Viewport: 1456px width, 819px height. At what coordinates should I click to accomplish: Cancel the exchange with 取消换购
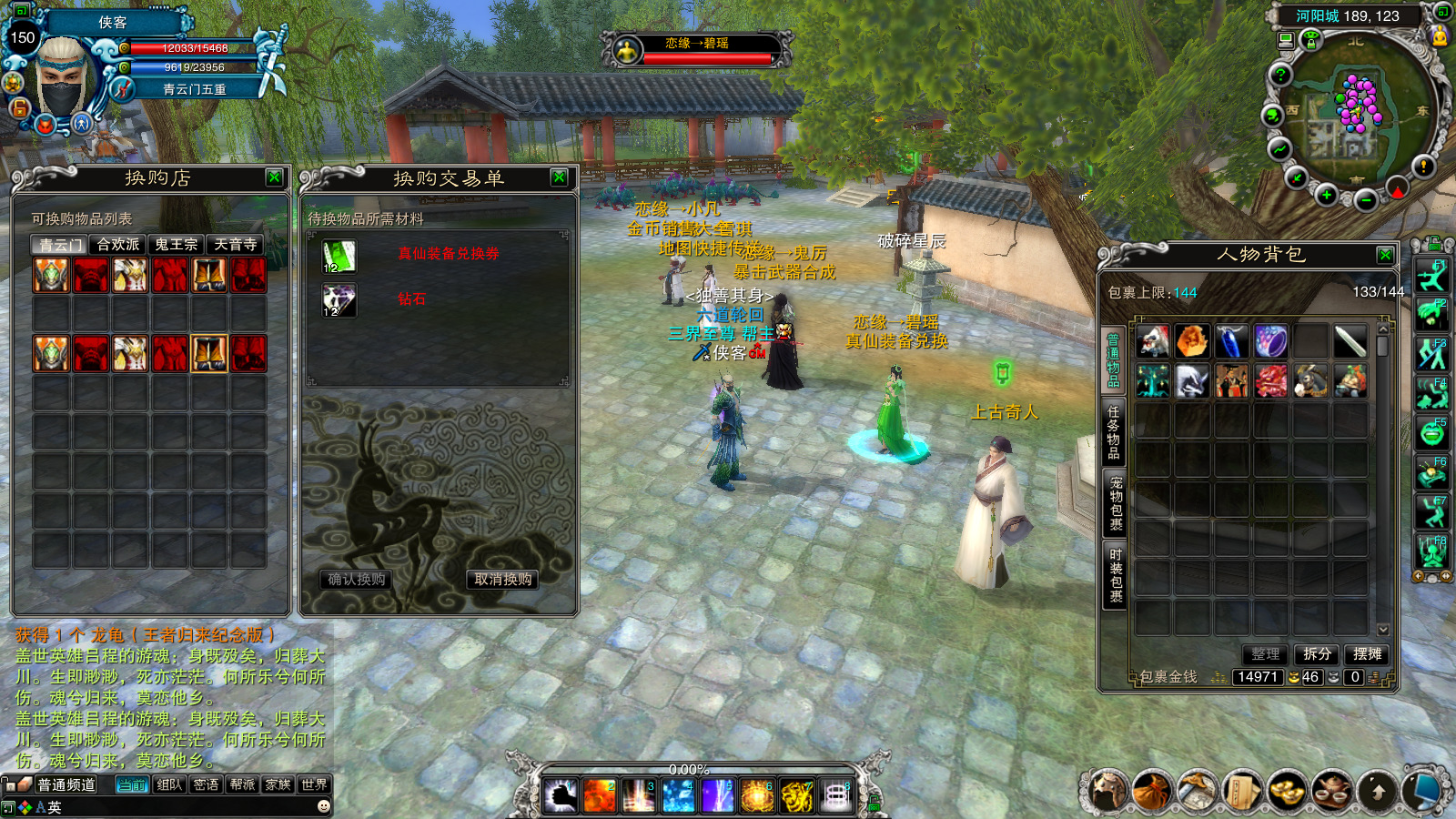(x=503, y=580)
